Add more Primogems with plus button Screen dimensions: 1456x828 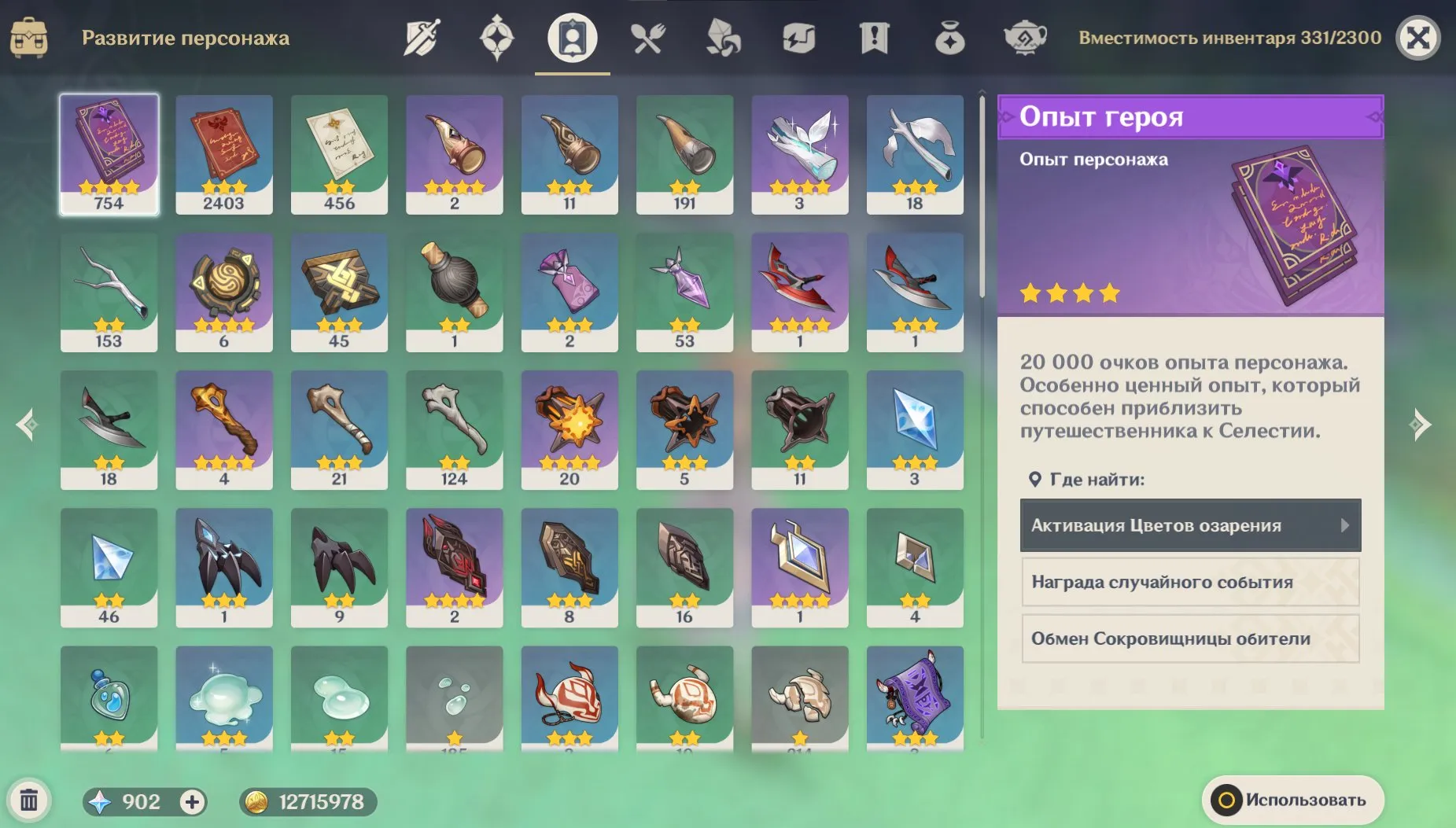pos(192,801)
